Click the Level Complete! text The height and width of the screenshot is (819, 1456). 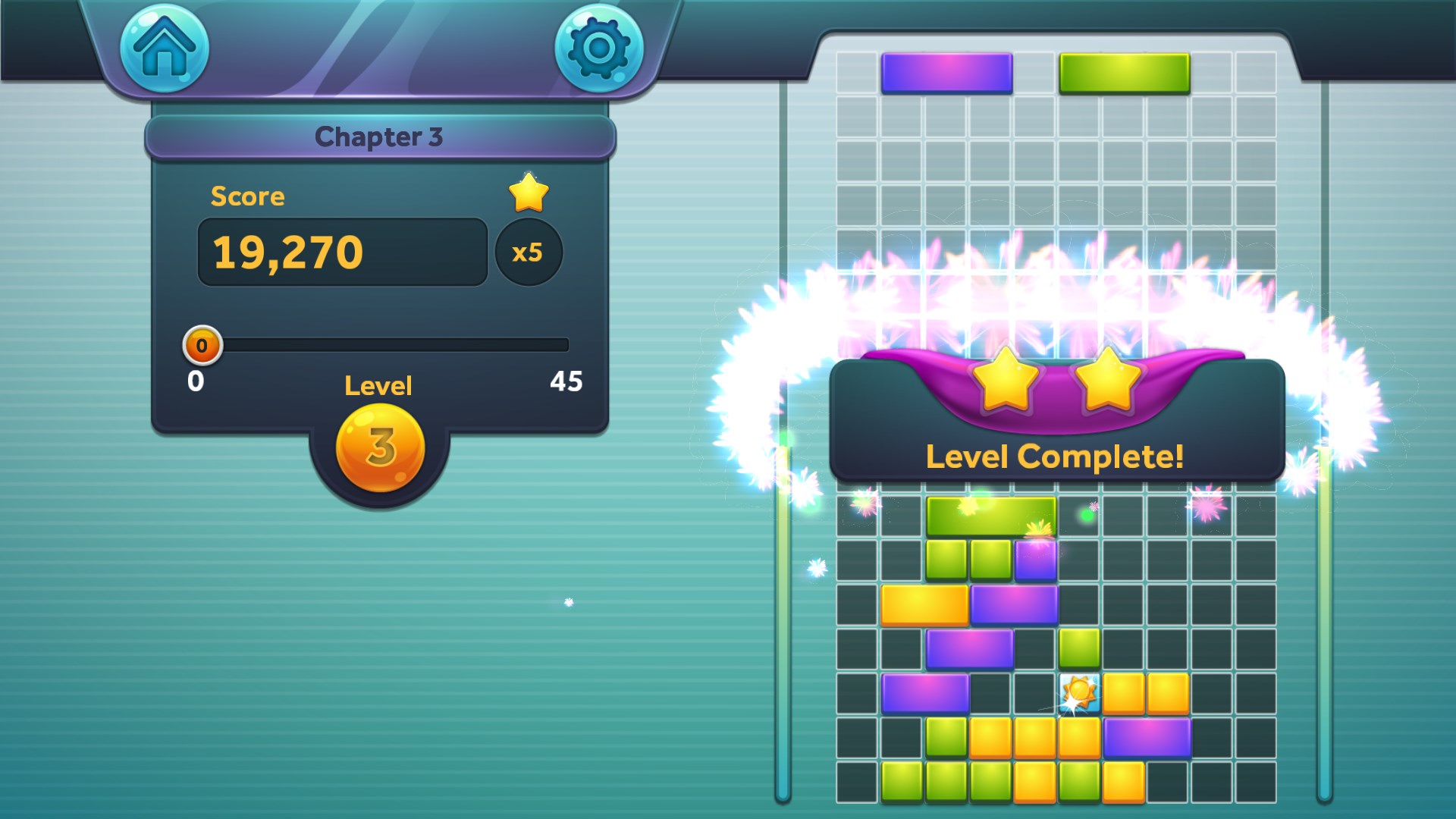pyautogui.click(x=1056, y=456)
